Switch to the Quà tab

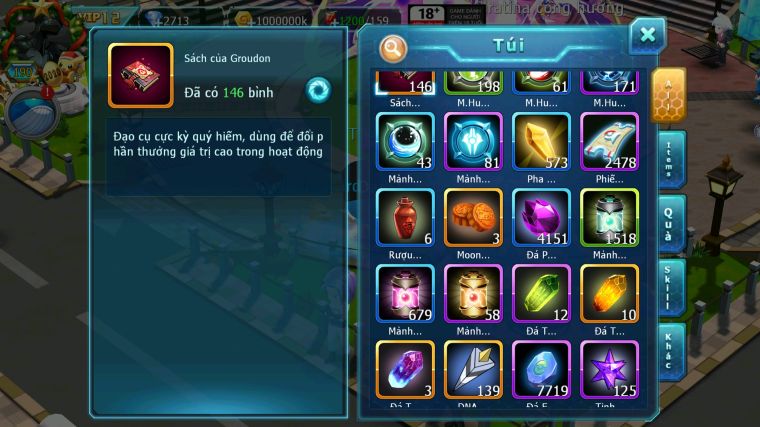(671, 221)
